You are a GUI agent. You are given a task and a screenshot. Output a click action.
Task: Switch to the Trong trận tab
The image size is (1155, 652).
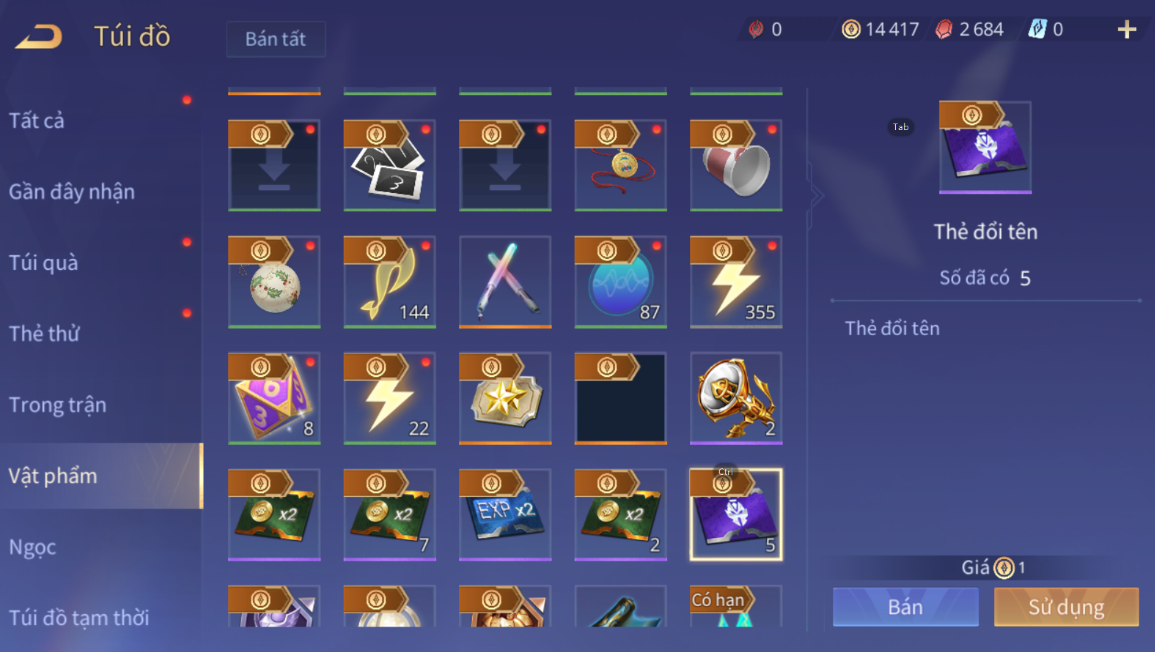pos(58,405)
